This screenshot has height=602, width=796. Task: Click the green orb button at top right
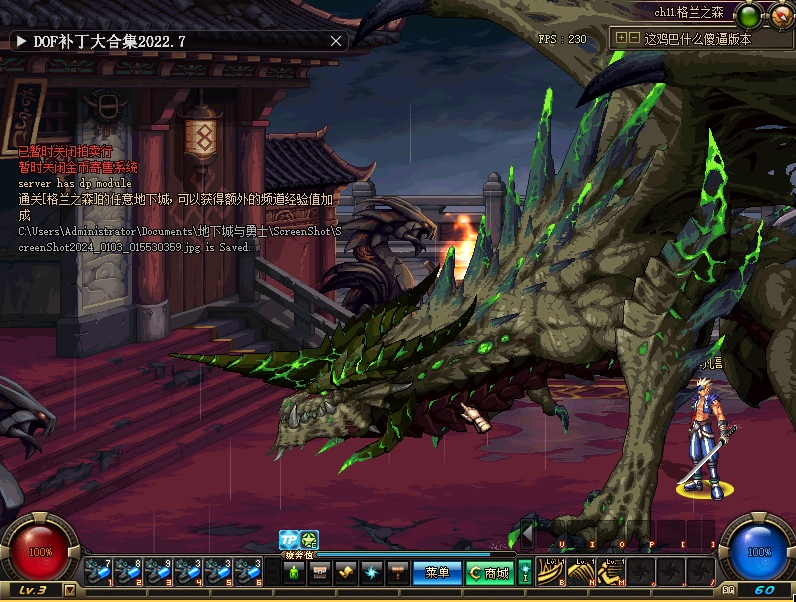point(748,15)
